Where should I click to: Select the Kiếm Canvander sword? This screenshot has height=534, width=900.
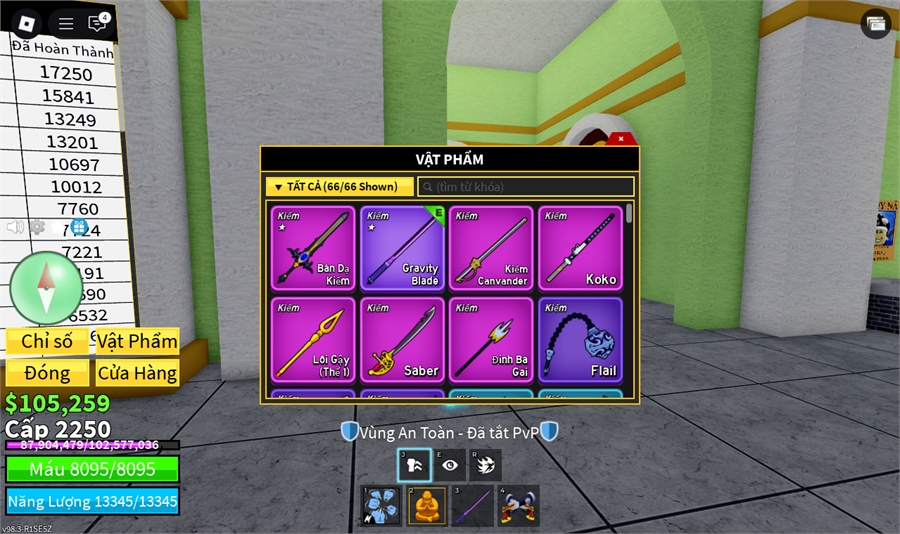491,248
